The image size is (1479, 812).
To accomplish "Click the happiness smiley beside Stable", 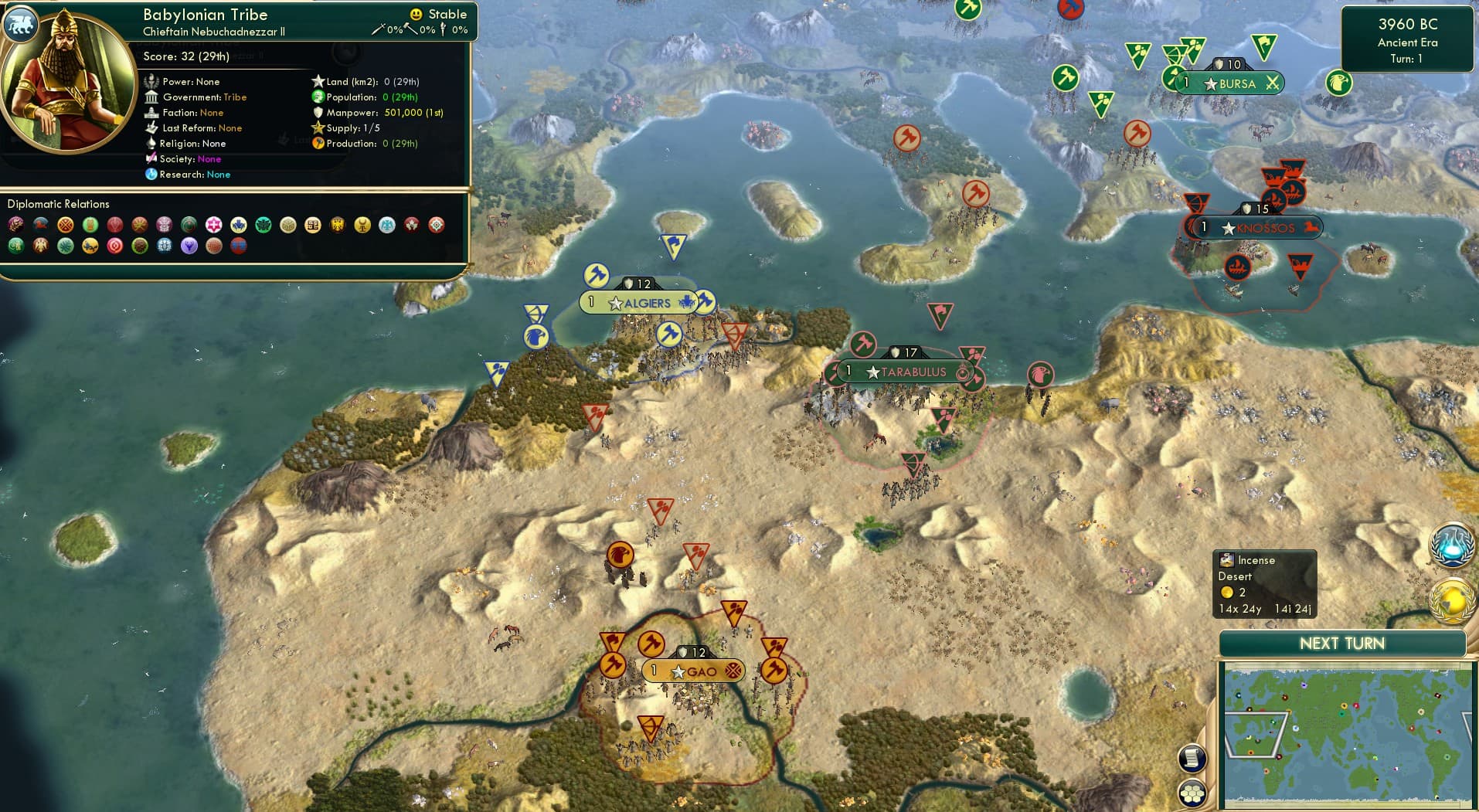I will click(x=416, y=13).
